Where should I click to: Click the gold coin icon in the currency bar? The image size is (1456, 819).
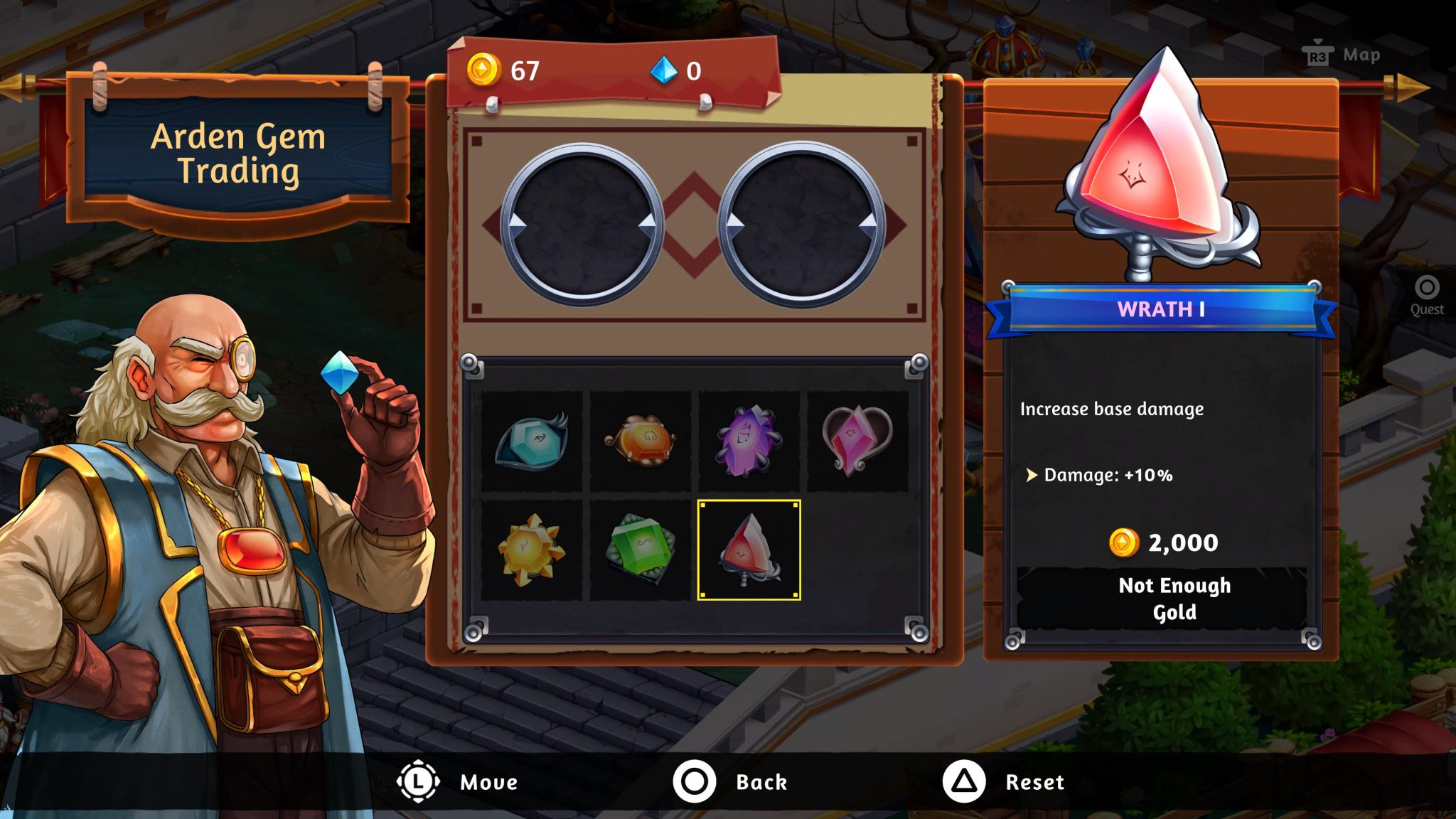click(484, 70)
